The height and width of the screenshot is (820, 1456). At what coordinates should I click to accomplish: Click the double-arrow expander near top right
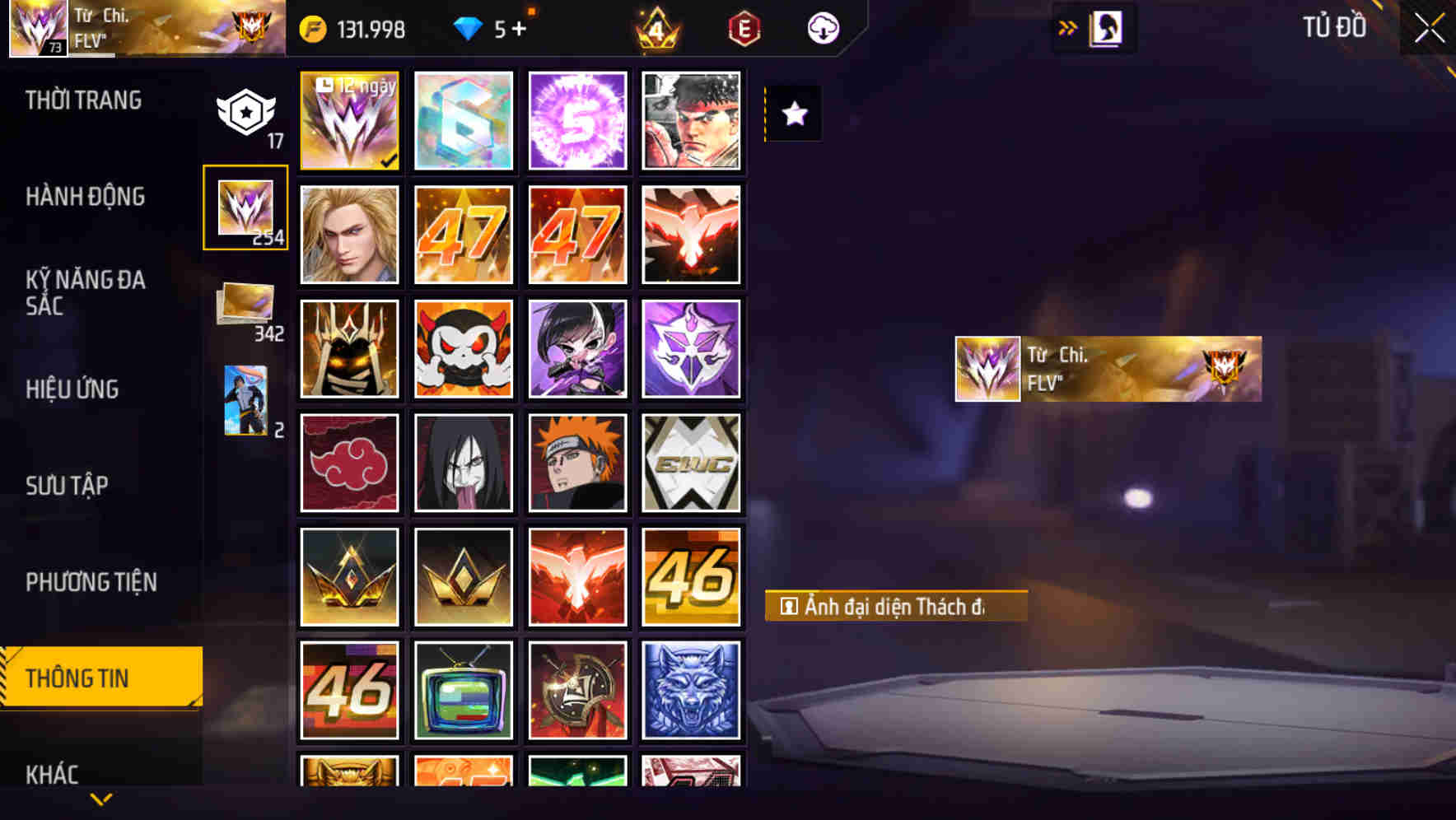click(1070, 26)
